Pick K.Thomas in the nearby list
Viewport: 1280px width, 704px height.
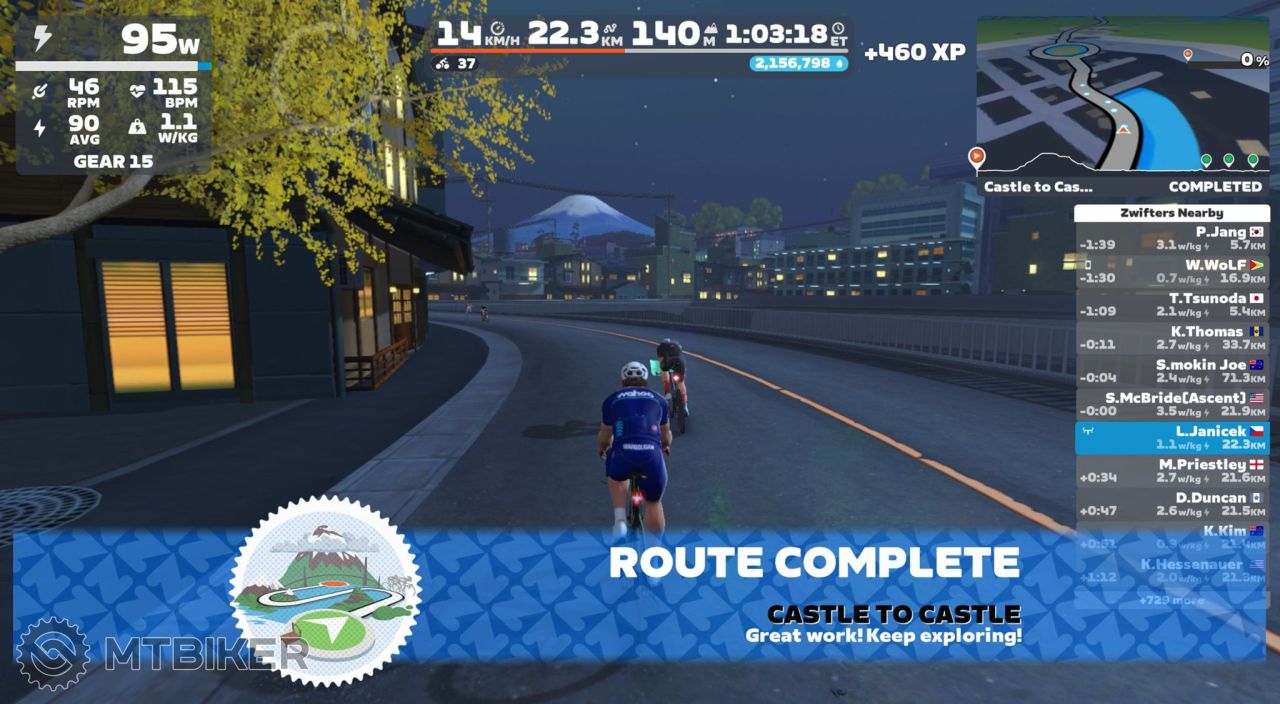1171,338
